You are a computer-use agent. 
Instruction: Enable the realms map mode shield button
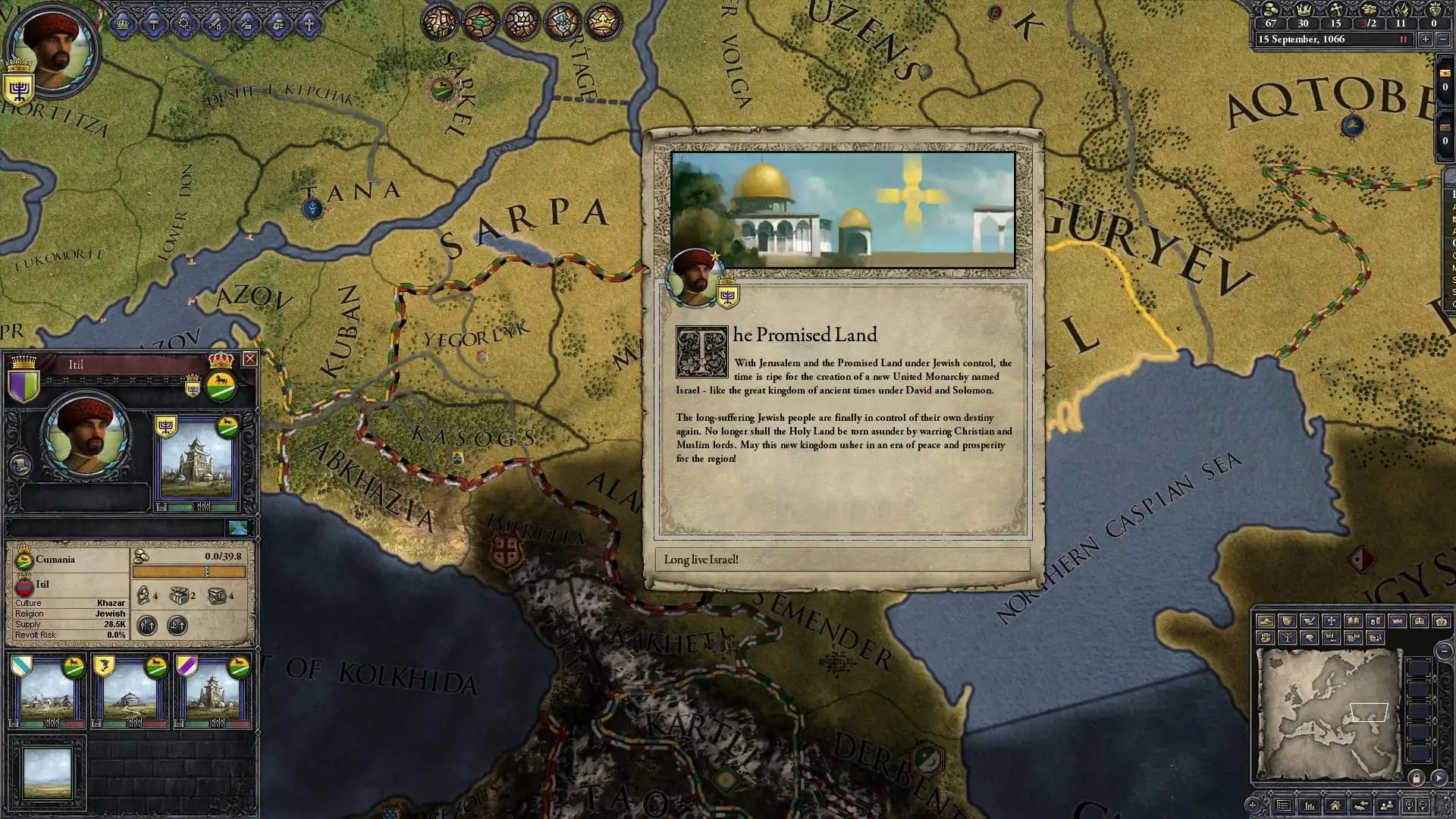(x=1288, y=621)
